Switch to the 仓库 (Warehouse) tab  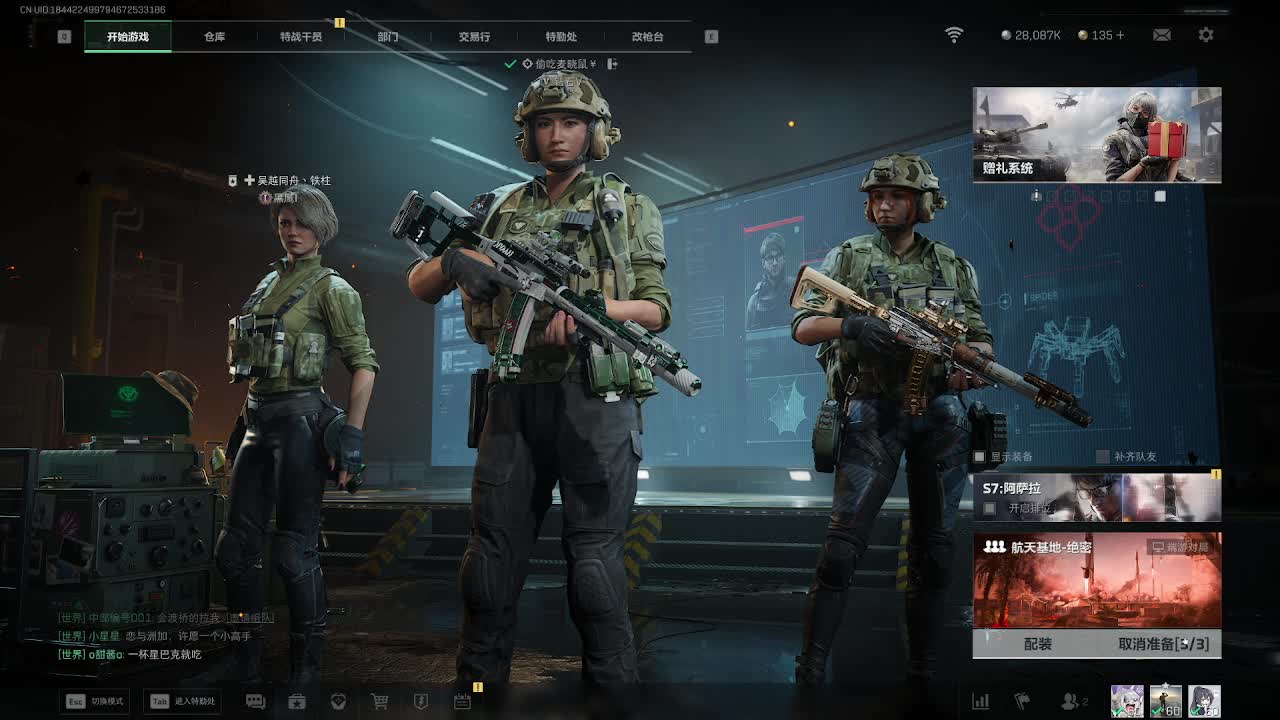point(214,37)
